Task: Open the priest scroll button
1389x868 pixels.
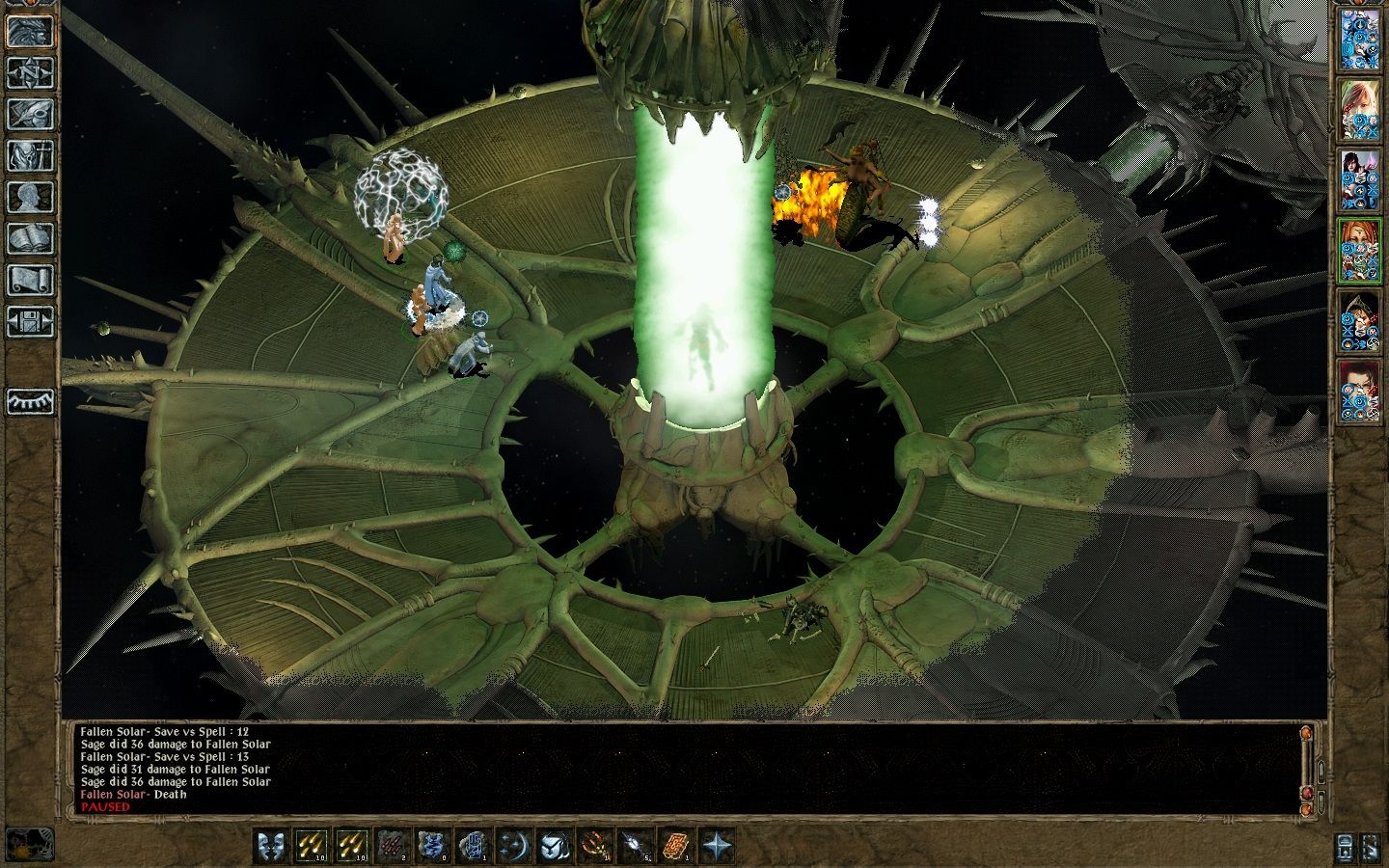Action: 30,280
